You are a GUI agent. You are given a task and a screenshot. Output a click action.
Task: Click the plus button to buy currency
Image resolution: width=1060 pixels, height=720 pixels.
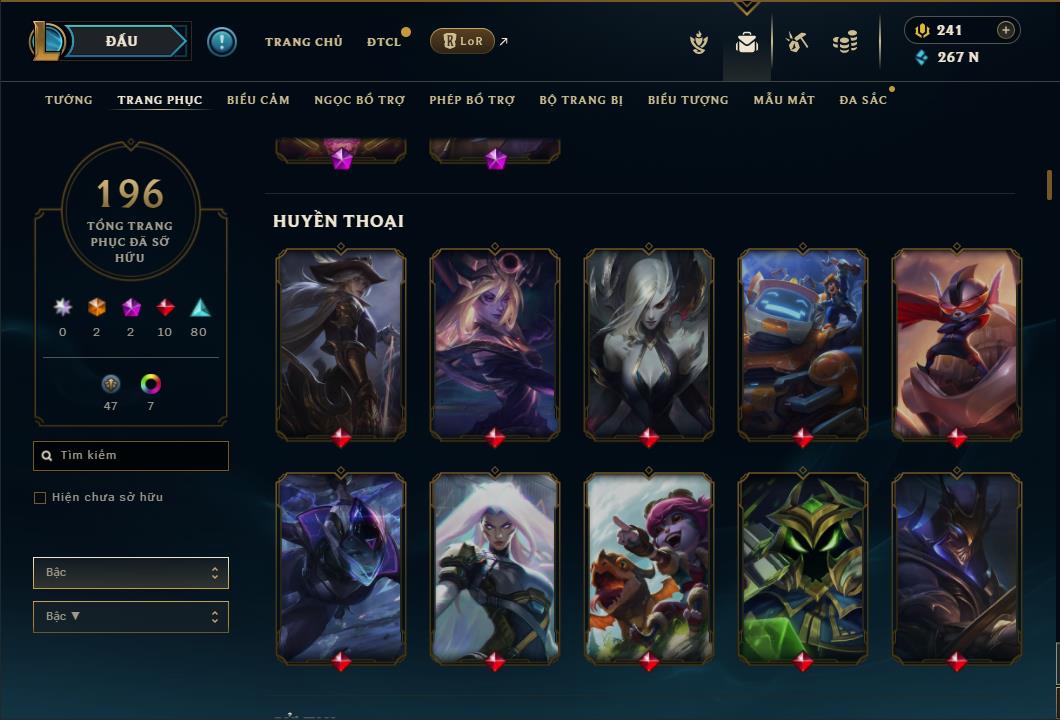point(1006,30)
